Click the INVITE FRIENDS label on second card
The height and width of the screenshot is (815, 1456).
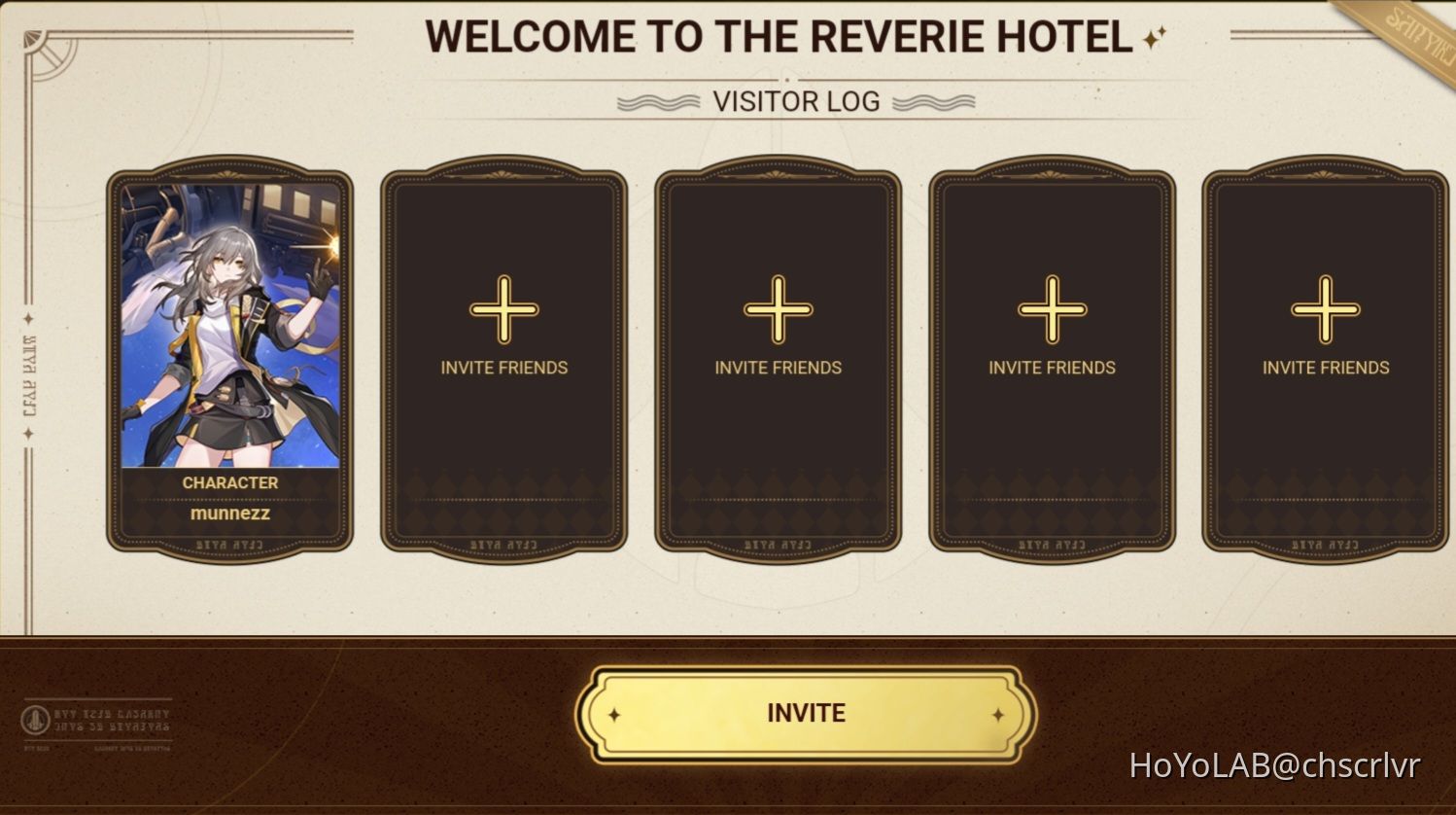pyautogui.click(x=504, y=368)
